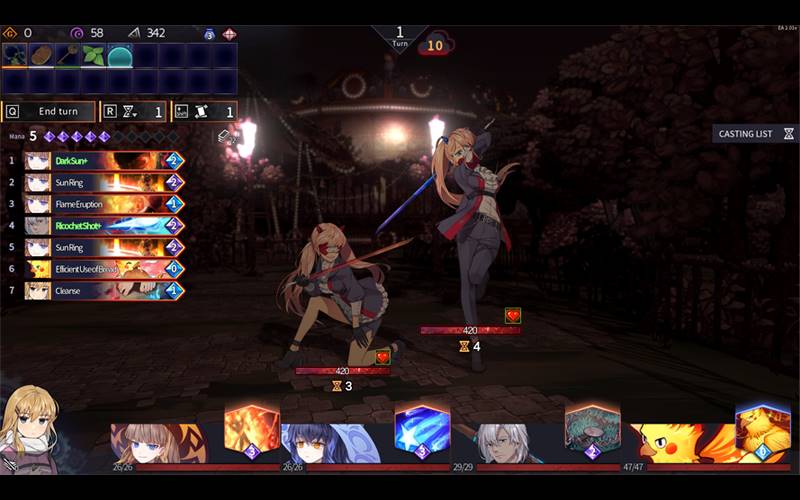Screen dimensions: 800x500
Task: Select the teal orb item slot
Action: (120, 56)
